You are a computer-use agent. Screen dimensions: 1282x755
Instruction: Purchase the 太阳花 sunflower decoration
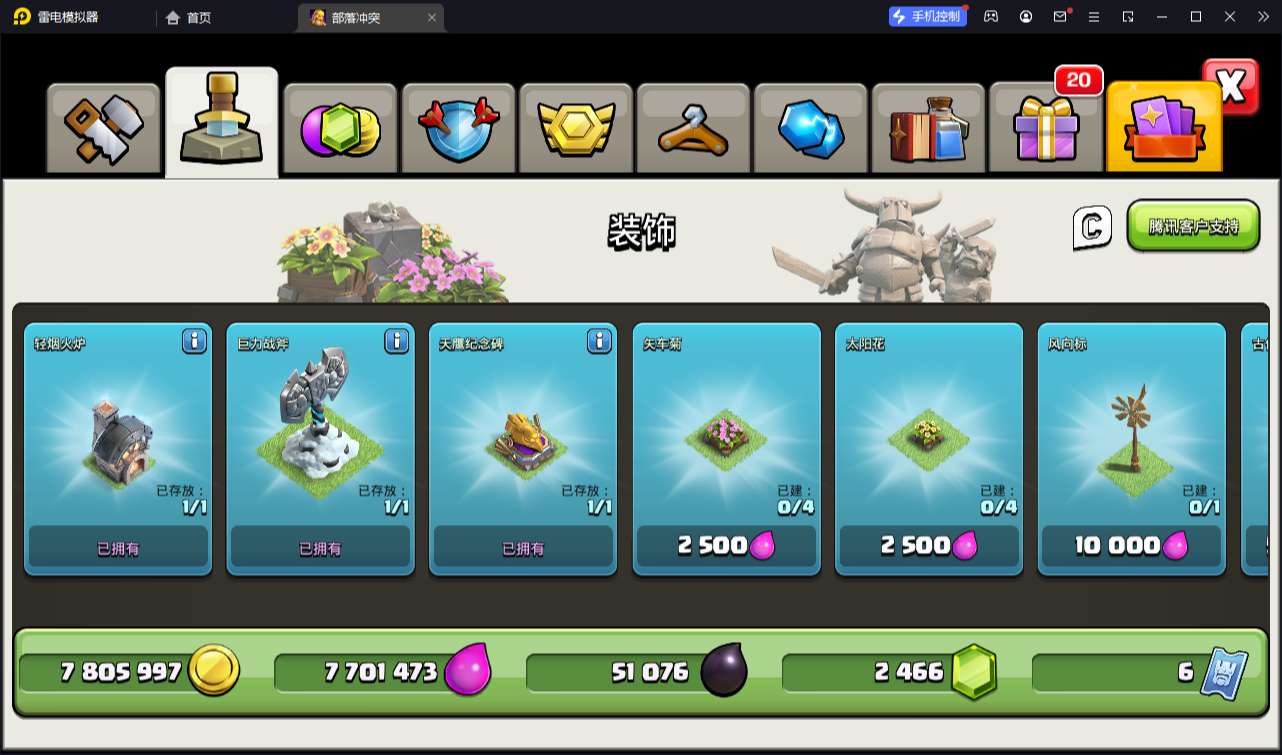point(929,546)
